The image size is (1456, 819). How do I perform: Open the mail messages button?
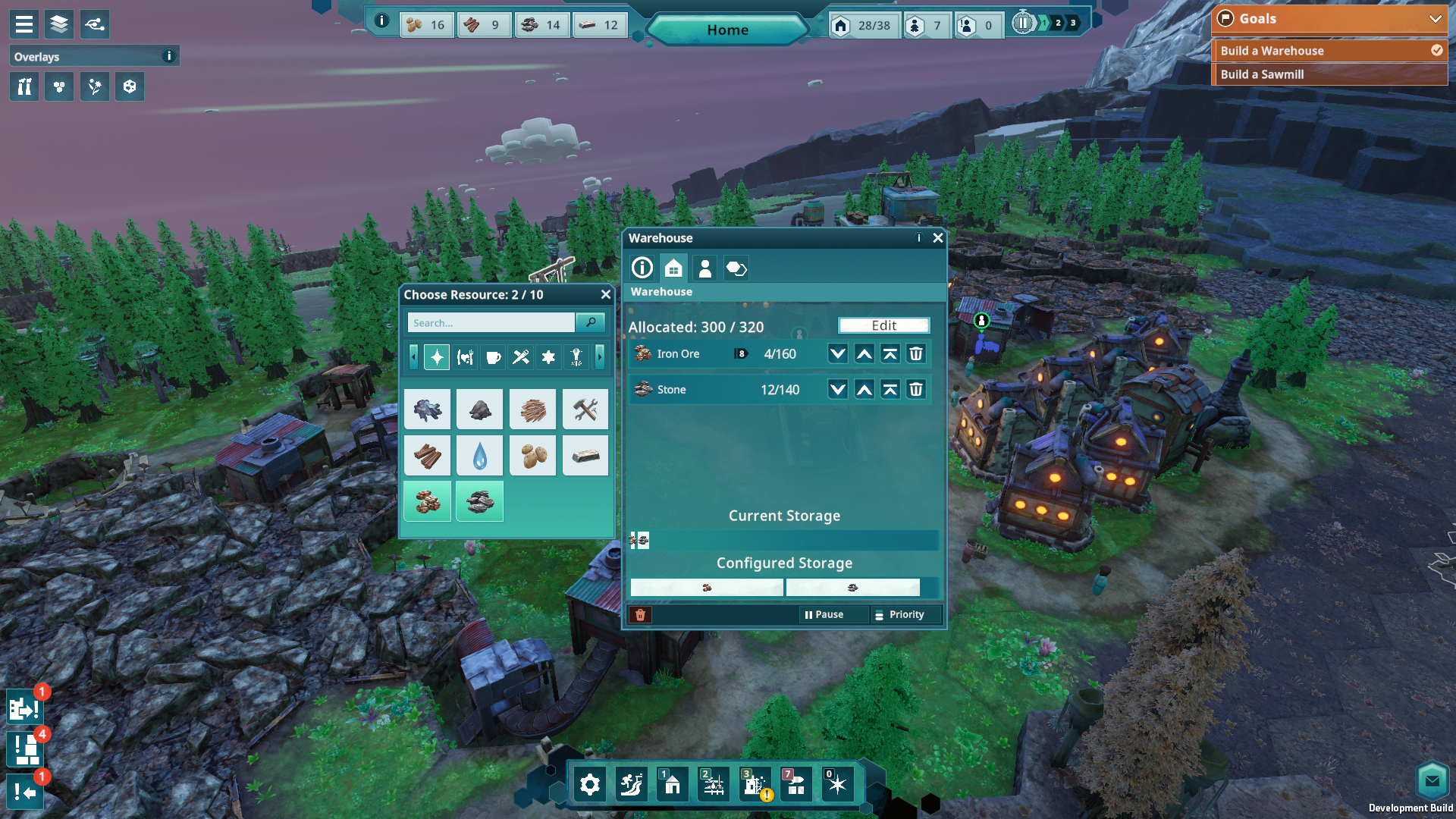[x=1432, y=780]
